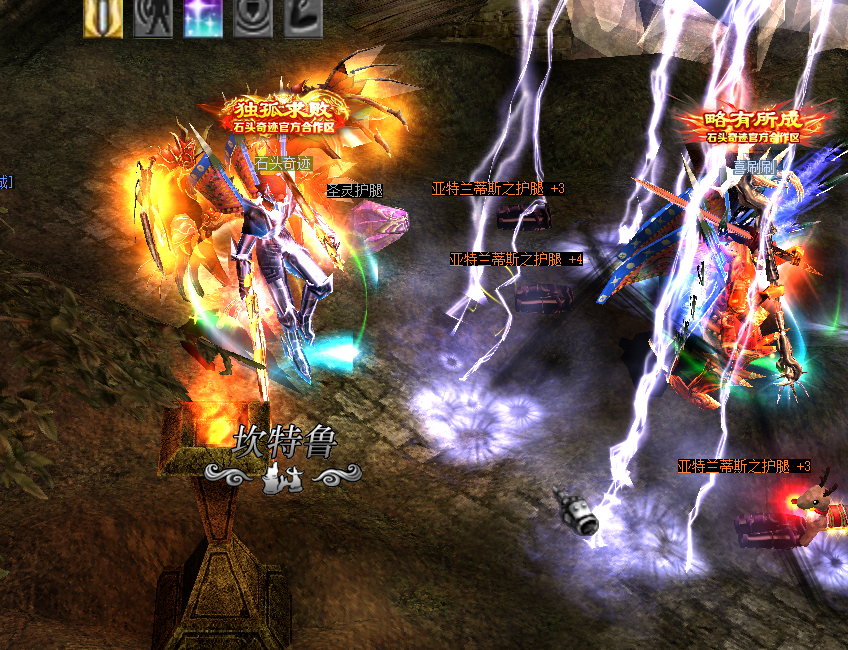Click the grey flexed arm buff icon
Image resolution: width=848 pixels, height=650 pixels.
pos(302,18)
